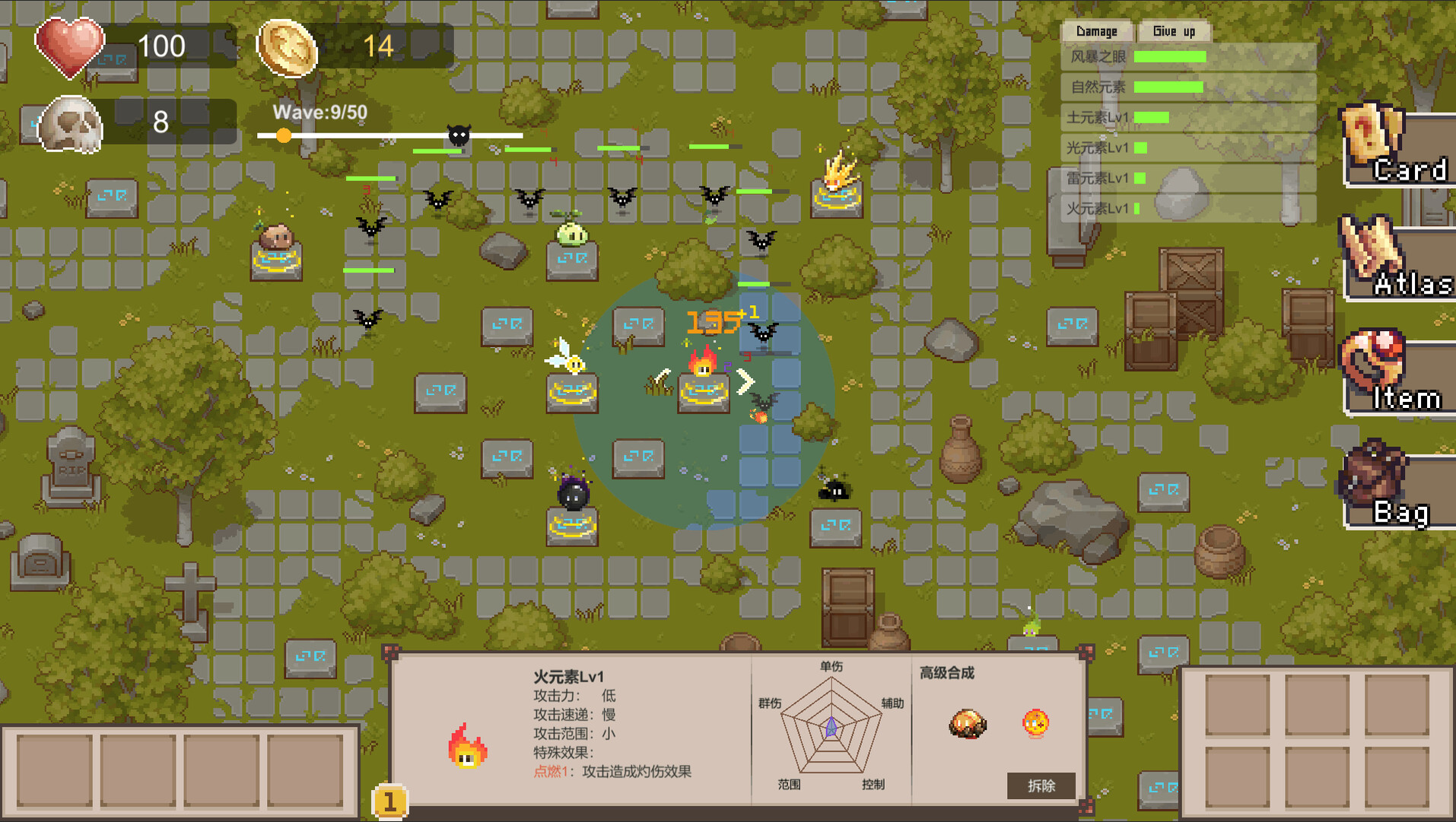Click the gold coin currency icon

click(x=288, y=47)
